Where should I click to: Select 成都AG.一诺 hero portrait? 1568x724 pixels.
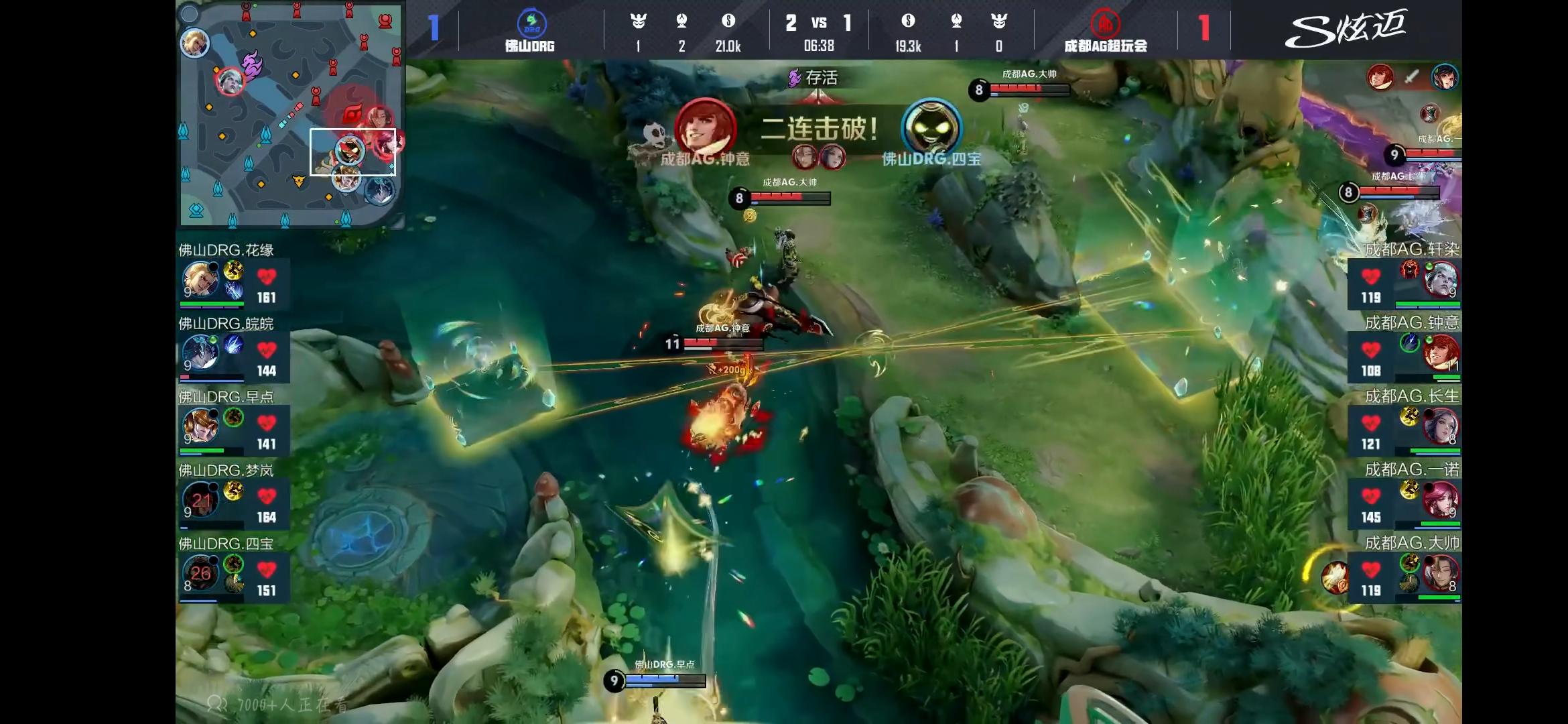click(x=1439, y=499)
